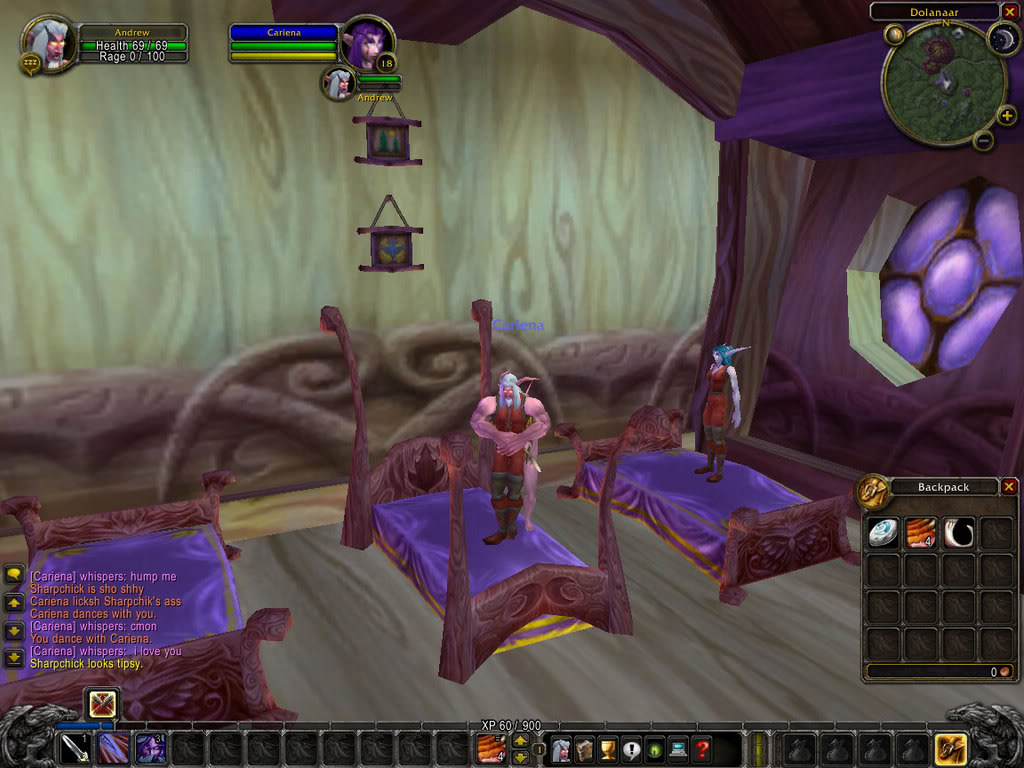Click Cariena's target portrait
Viewport: 1024px width, 768px height.
pos(366,44)
